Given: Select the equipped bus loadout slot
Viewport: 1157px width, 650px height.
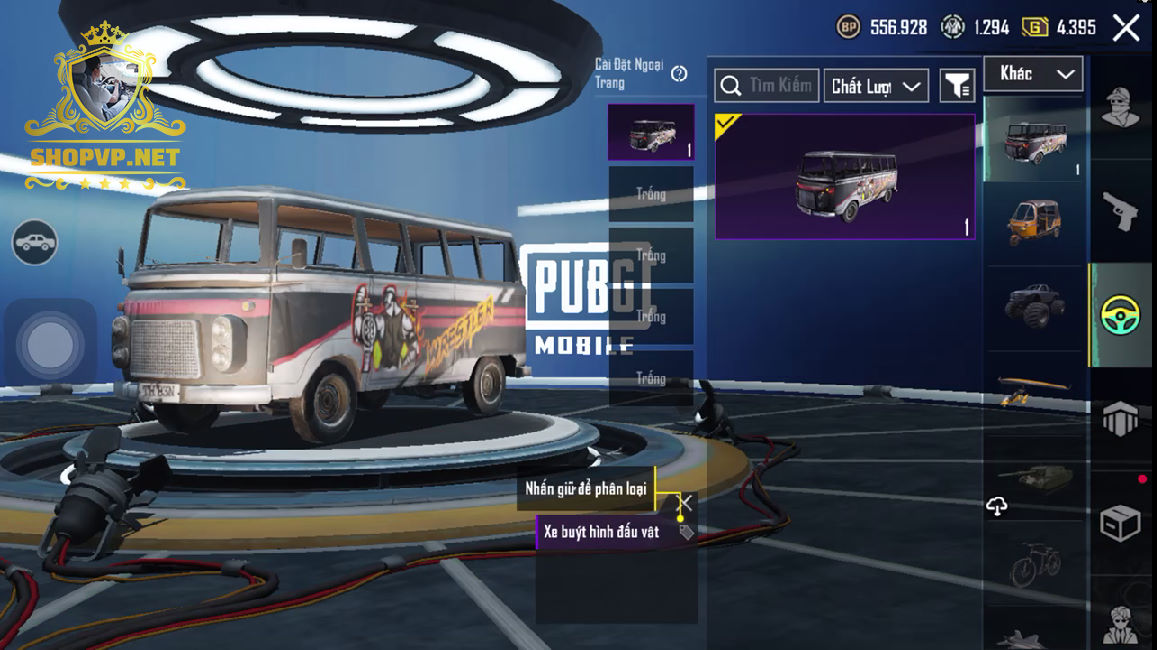Looking at the screenshot, I should click(x=651, y=132).
